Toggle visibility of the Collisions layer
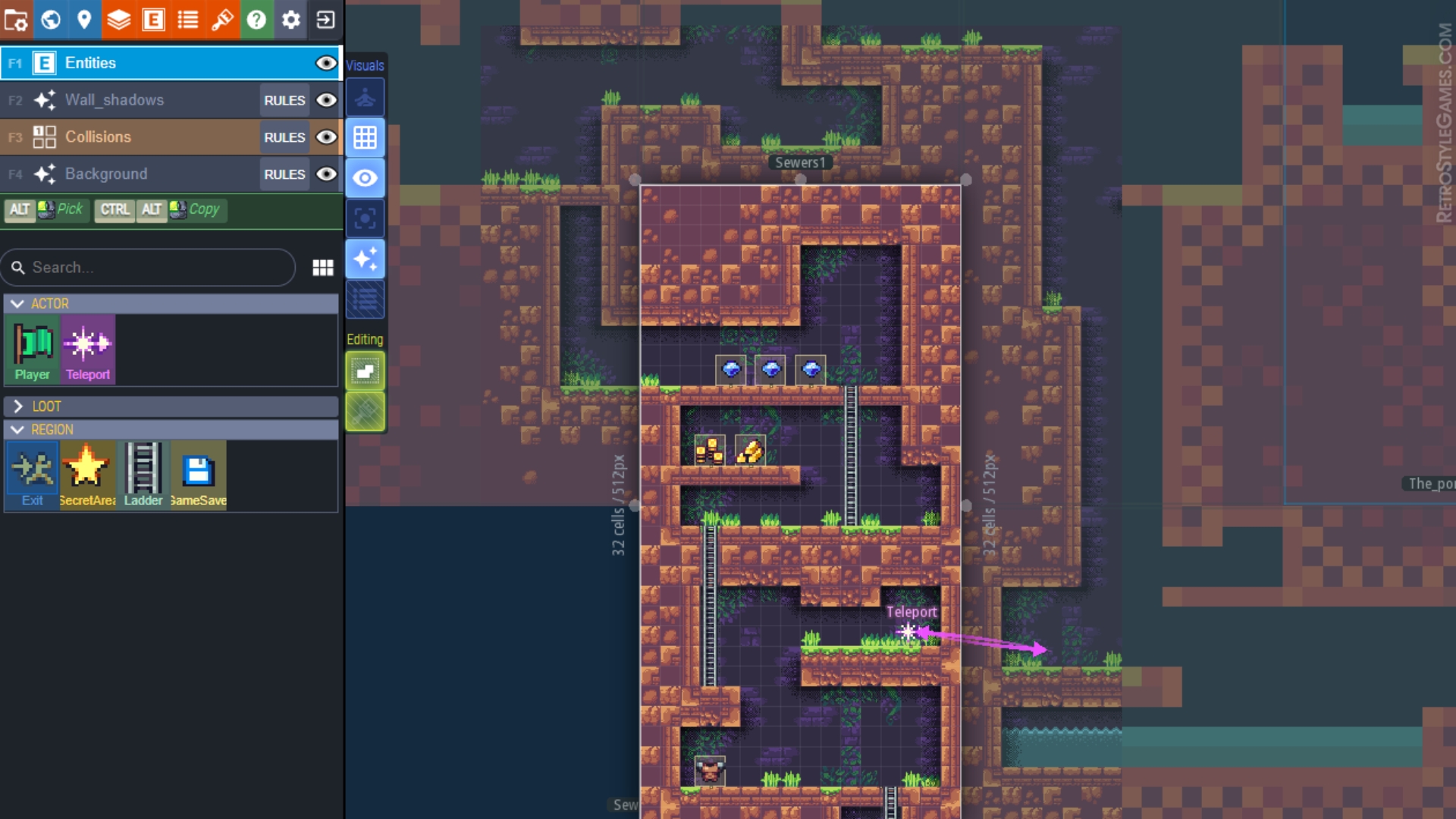The image size is (1456, 819). tap(326, 137)
